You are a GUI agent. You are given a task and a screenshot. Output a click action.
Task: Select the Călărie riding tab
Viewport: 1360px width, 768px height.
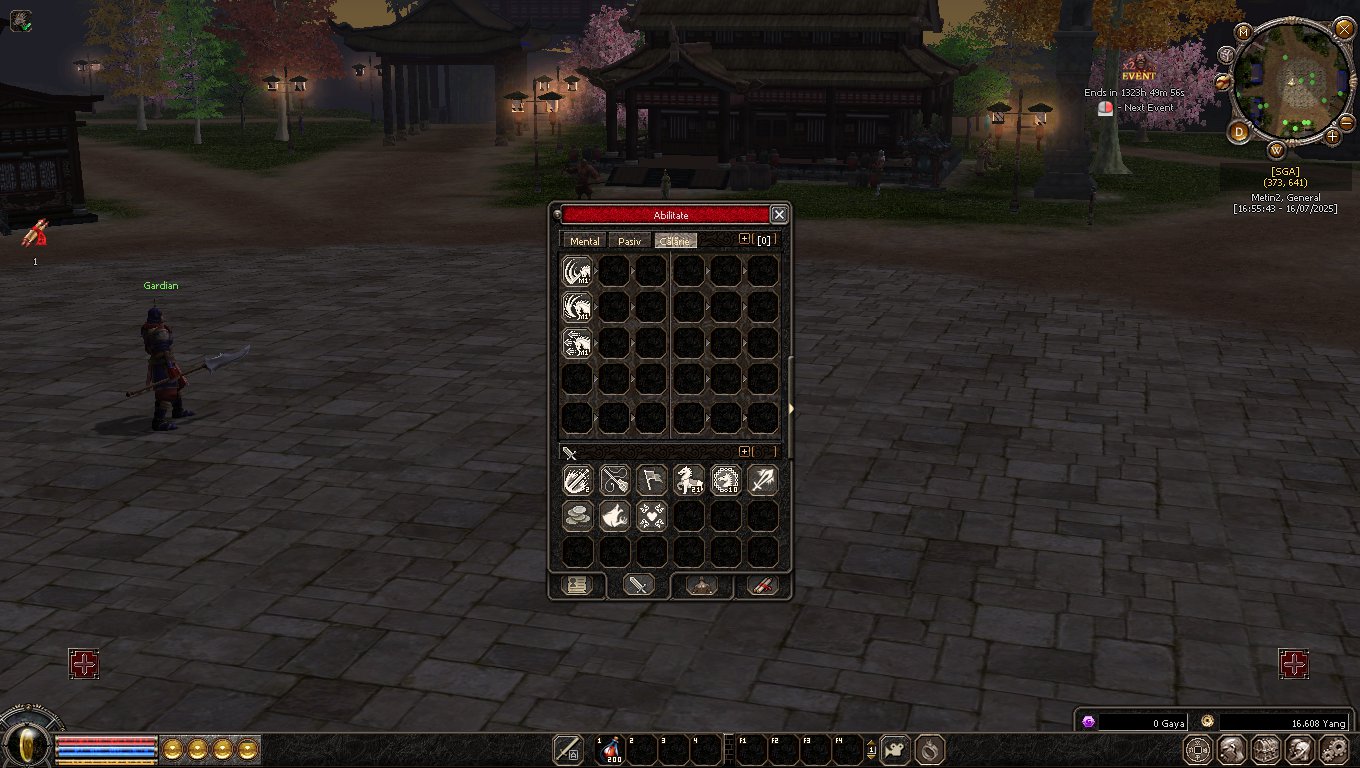point(675,241)
